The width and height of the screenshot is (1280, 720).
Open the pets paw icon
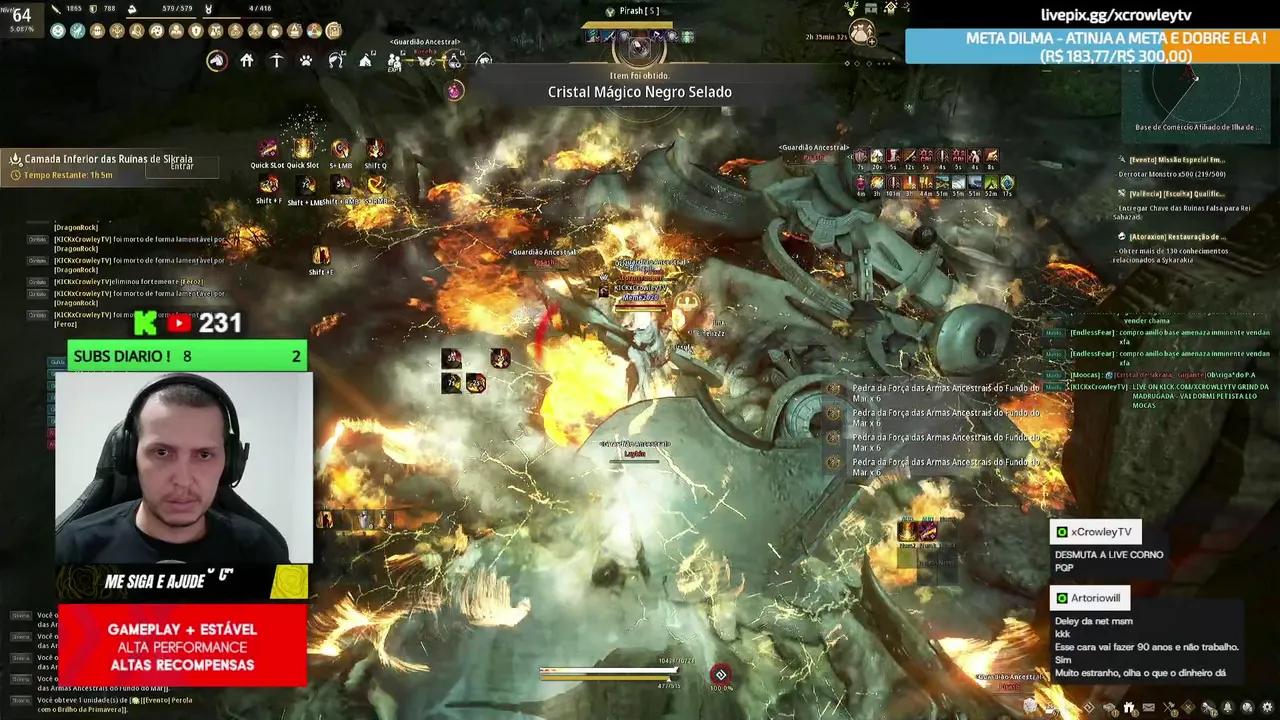coord(306,59)
